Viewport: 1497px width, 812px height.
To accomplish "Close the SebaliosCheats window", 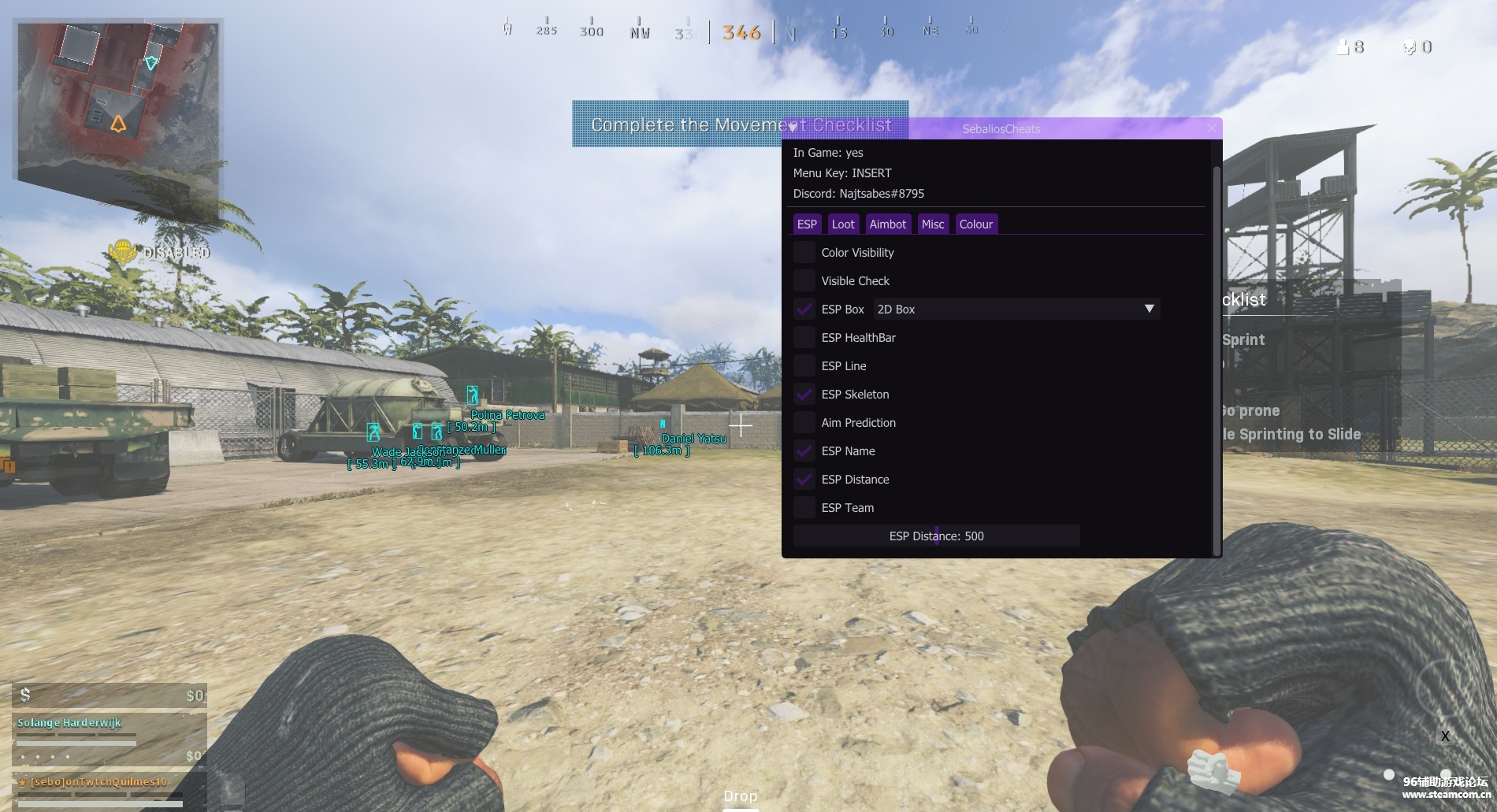I will pos(1212,128).
